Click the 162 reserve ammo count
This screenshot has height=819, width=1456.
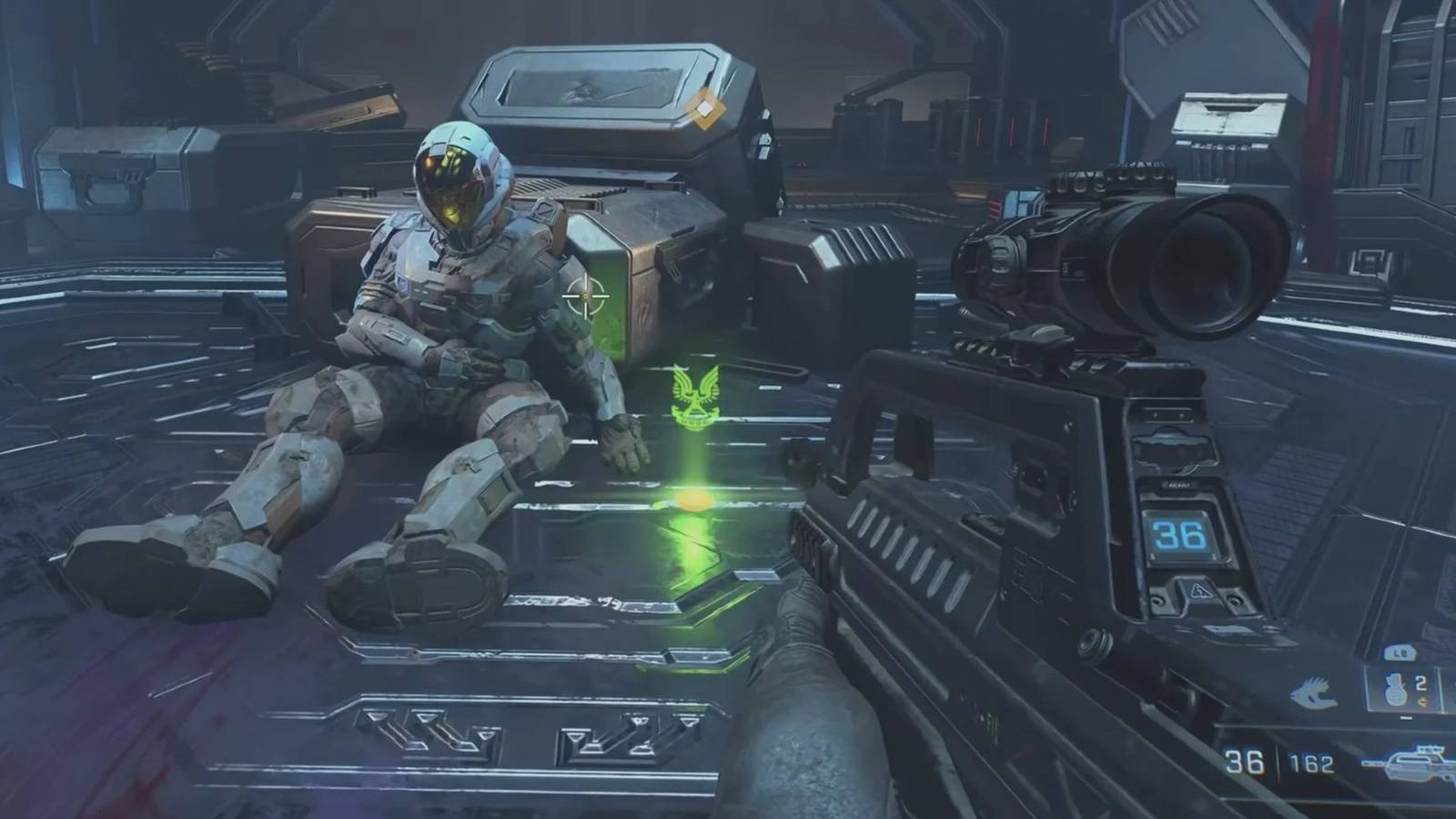pyautogui.click(x=1310, y=763)
